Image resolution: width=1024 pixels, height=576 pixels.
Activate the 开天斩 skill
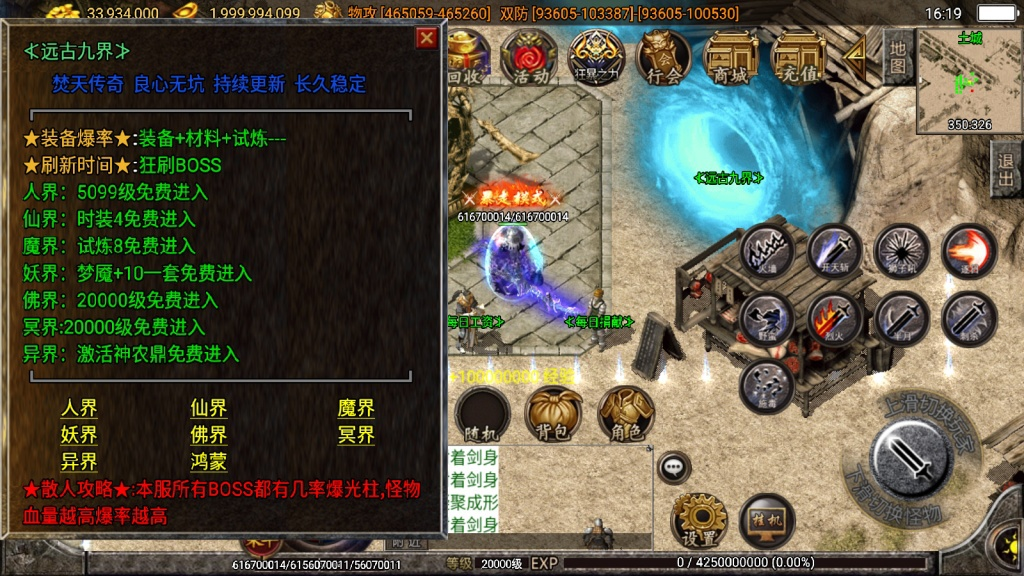tap(834, 250)
